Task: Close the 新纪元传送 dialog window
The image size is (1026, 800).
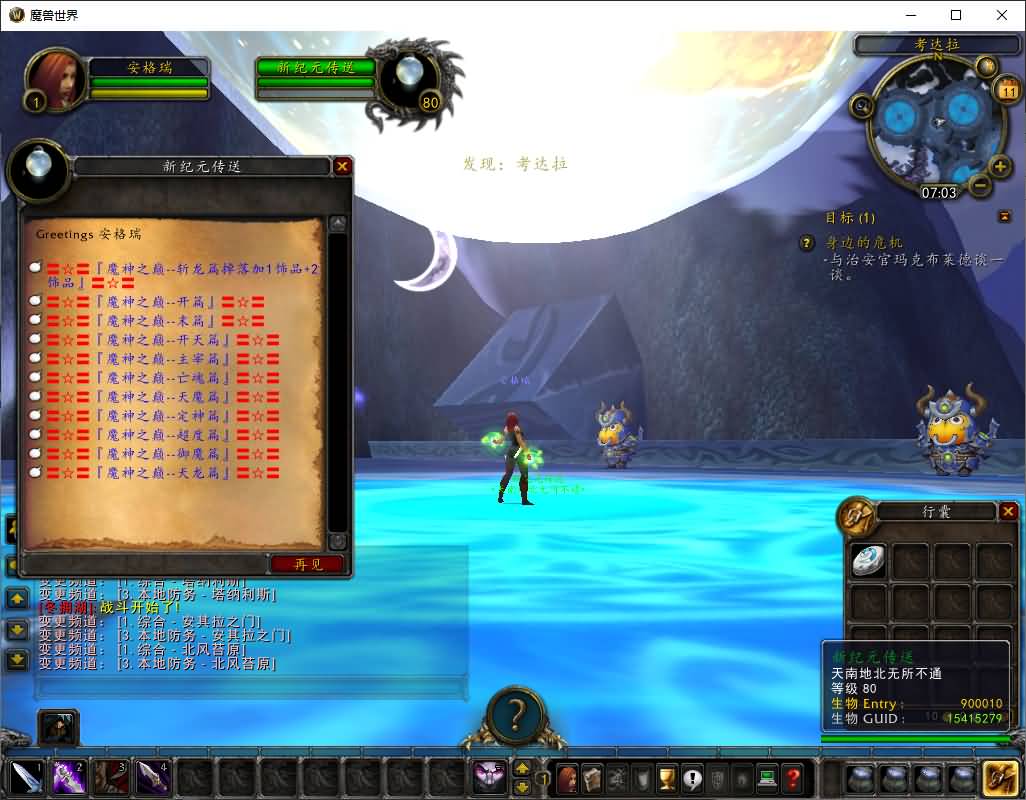Action: click(x=342, y=166)
